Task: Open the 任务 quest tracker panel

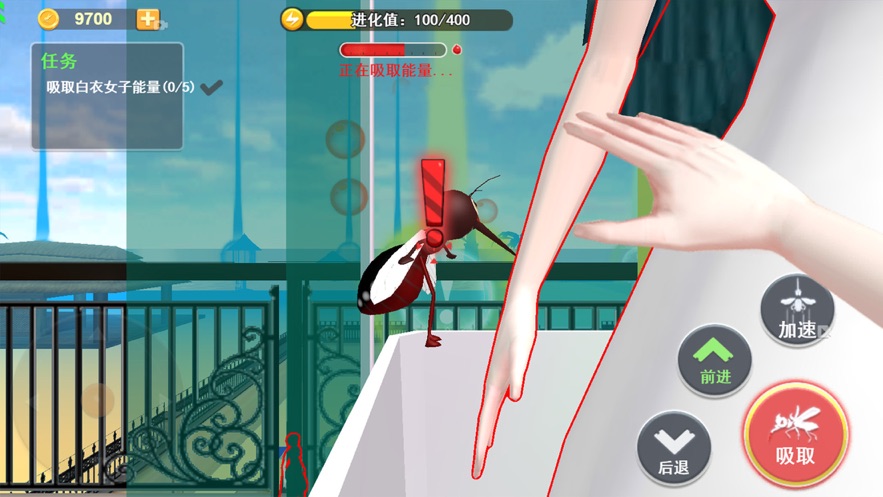Action: click(107, 96)
